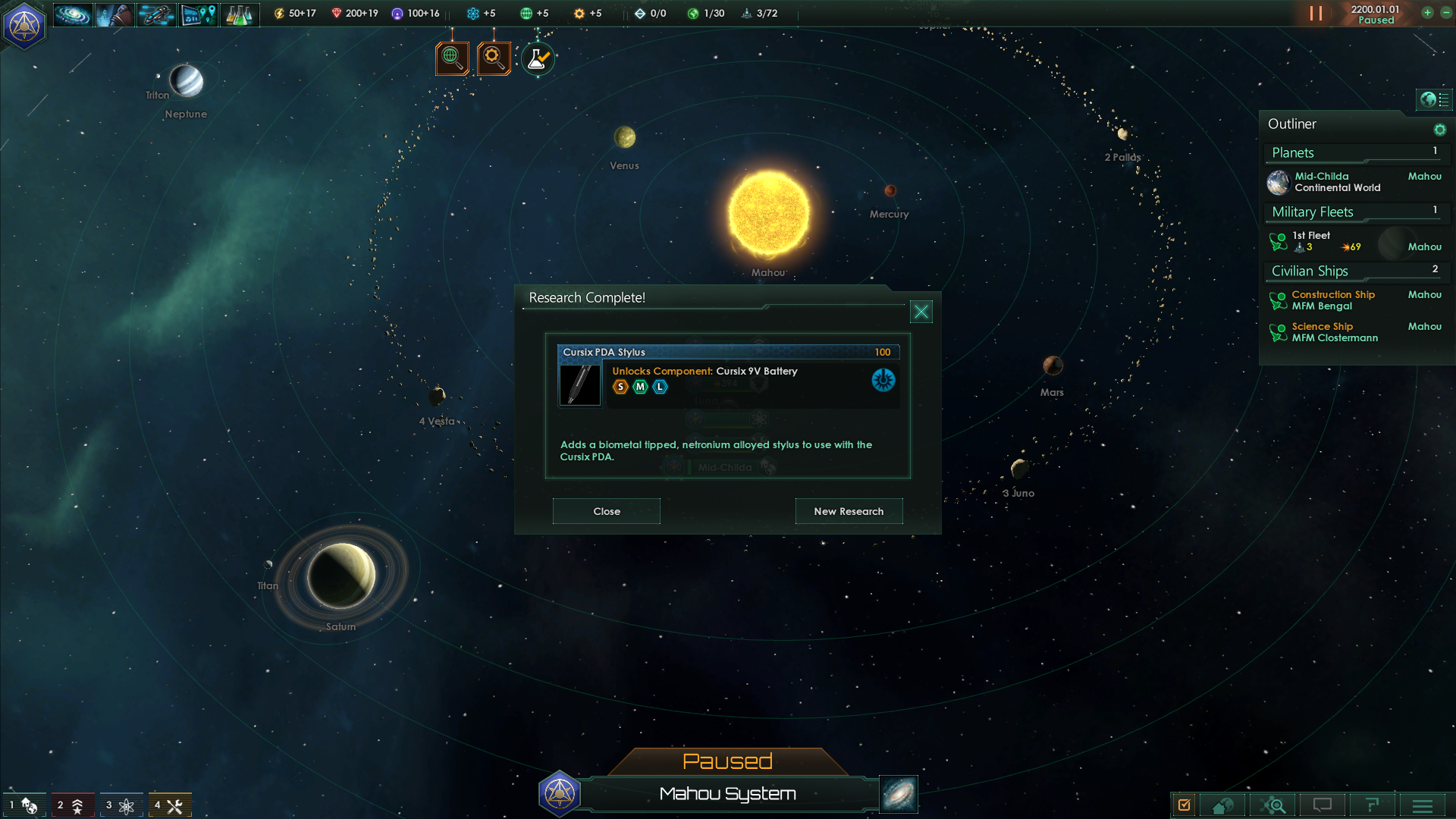Image resolution: width=1456 pixels, height=819 pixels.
Task: Open the Outliner settings gear
Action: 1439,130
